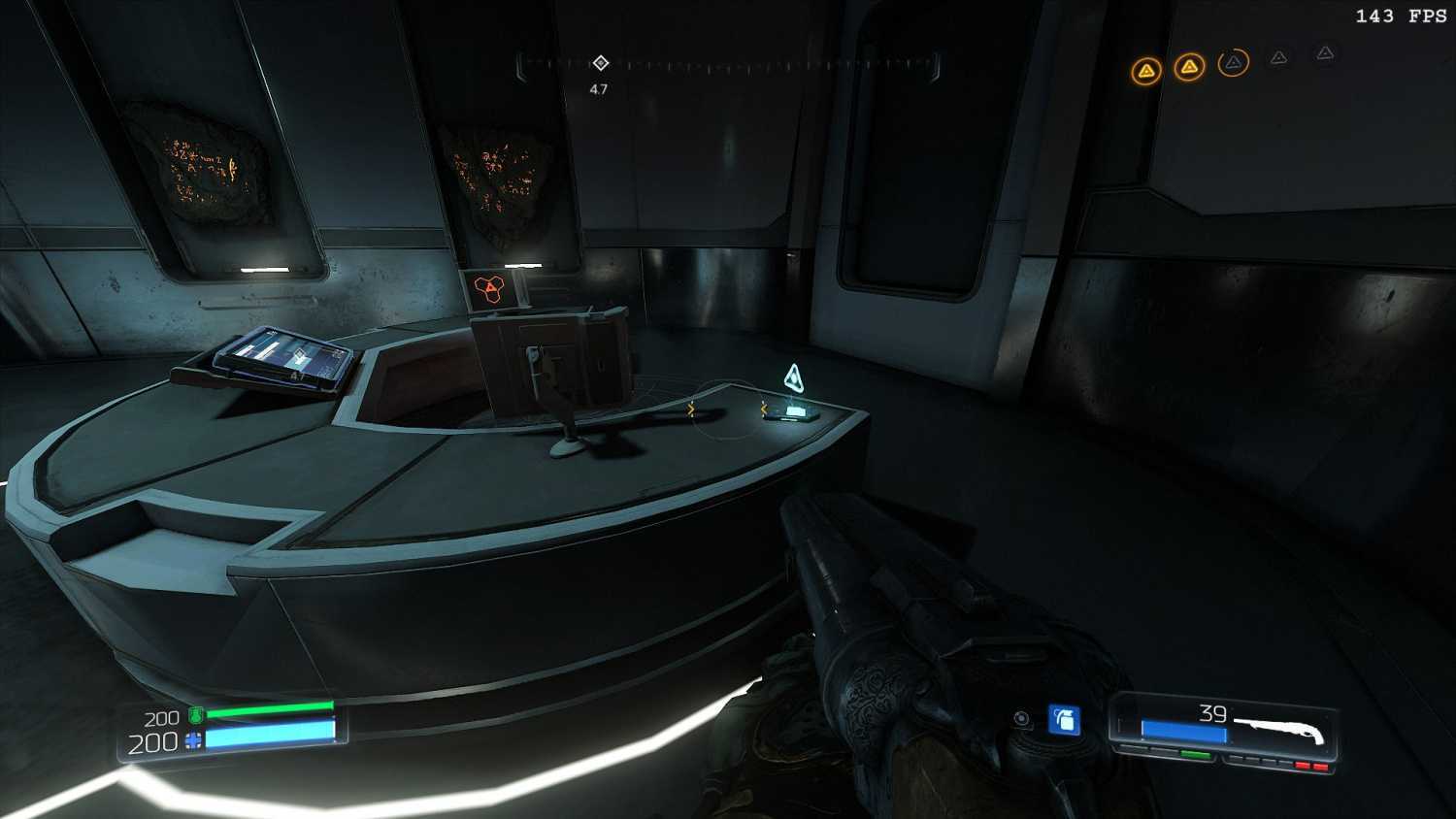Click the shotgun weapon icon
The image size is (1456, 819).
click(x=1279, y=729)
